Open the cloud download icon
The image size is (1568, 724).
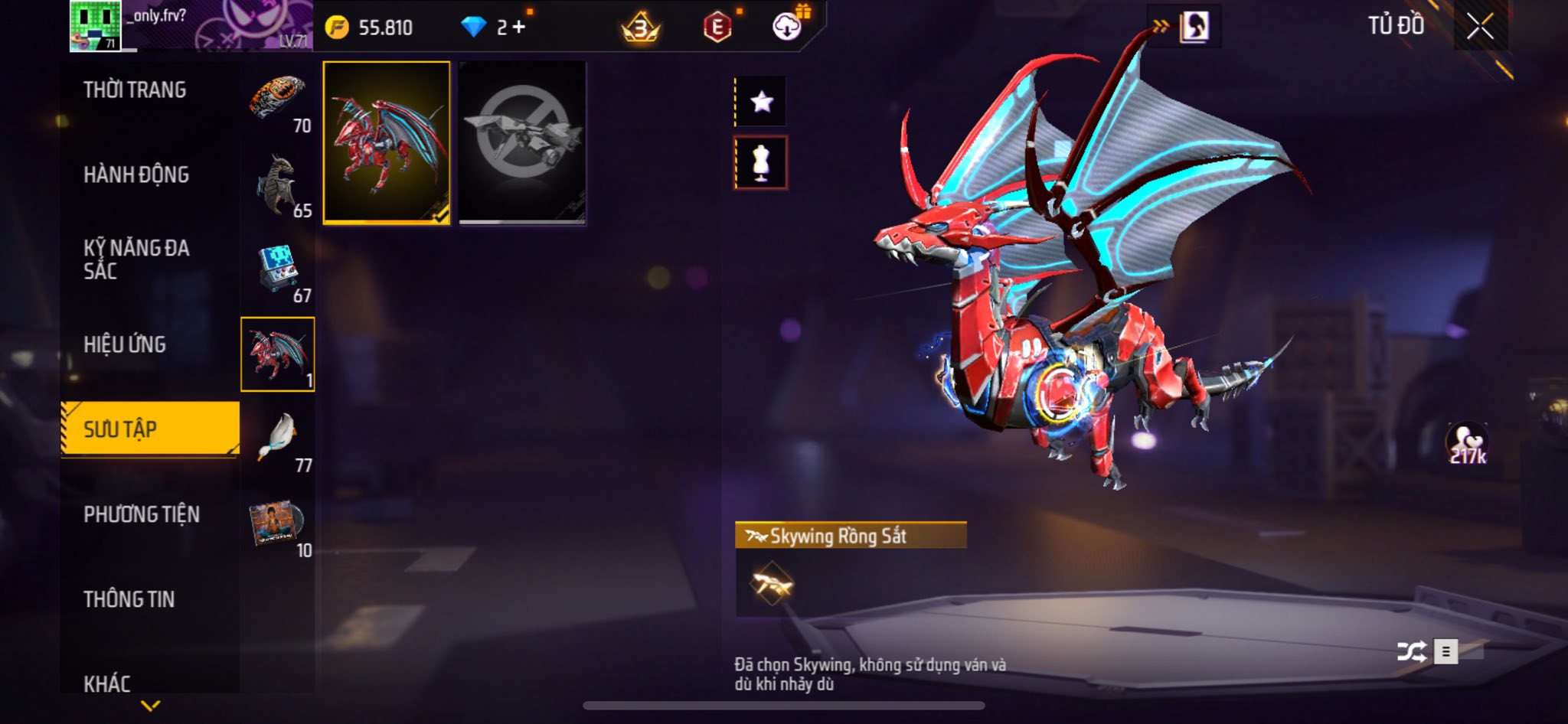tap(786, 28)
